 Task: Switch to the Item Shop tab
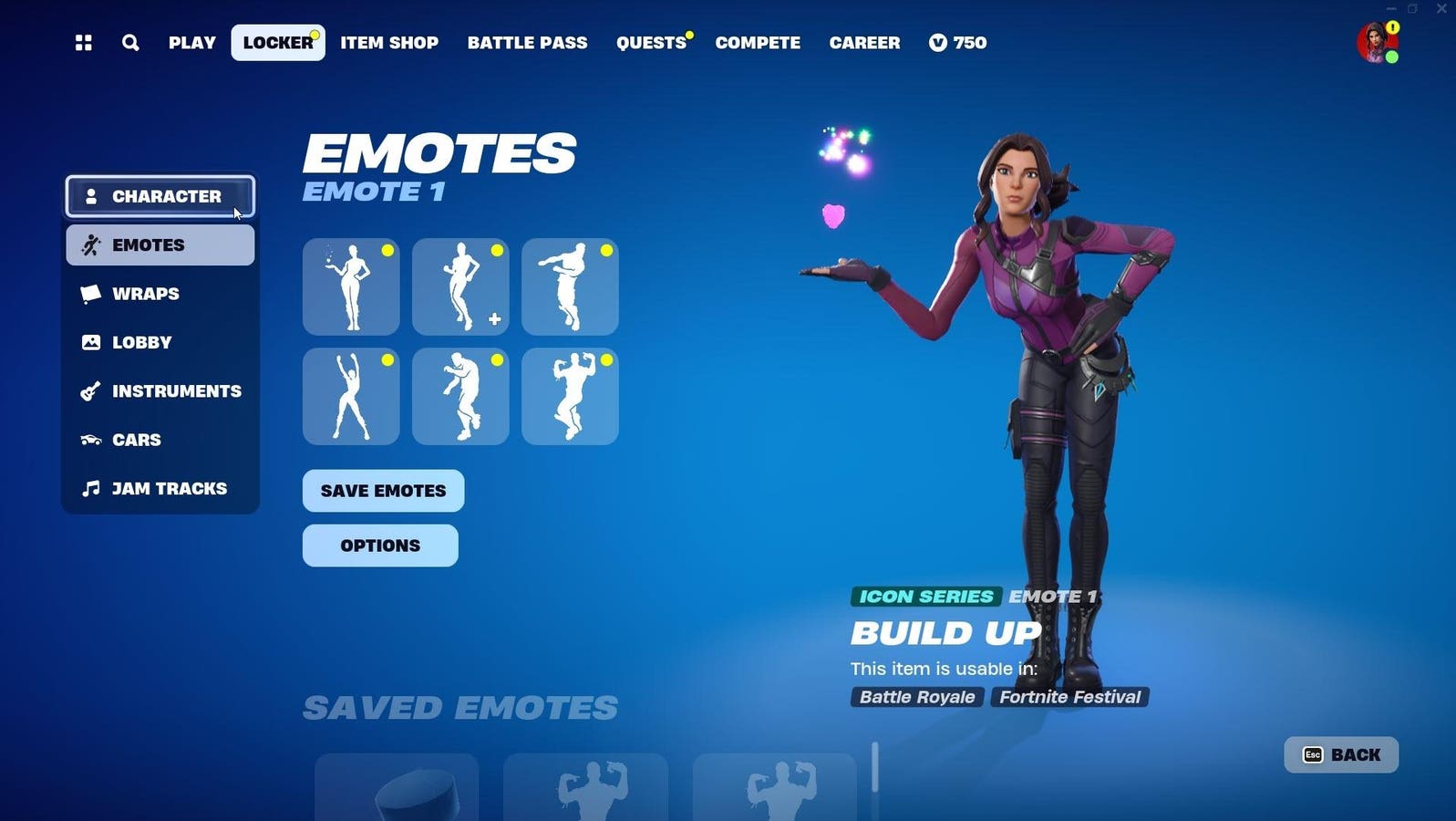389,42
